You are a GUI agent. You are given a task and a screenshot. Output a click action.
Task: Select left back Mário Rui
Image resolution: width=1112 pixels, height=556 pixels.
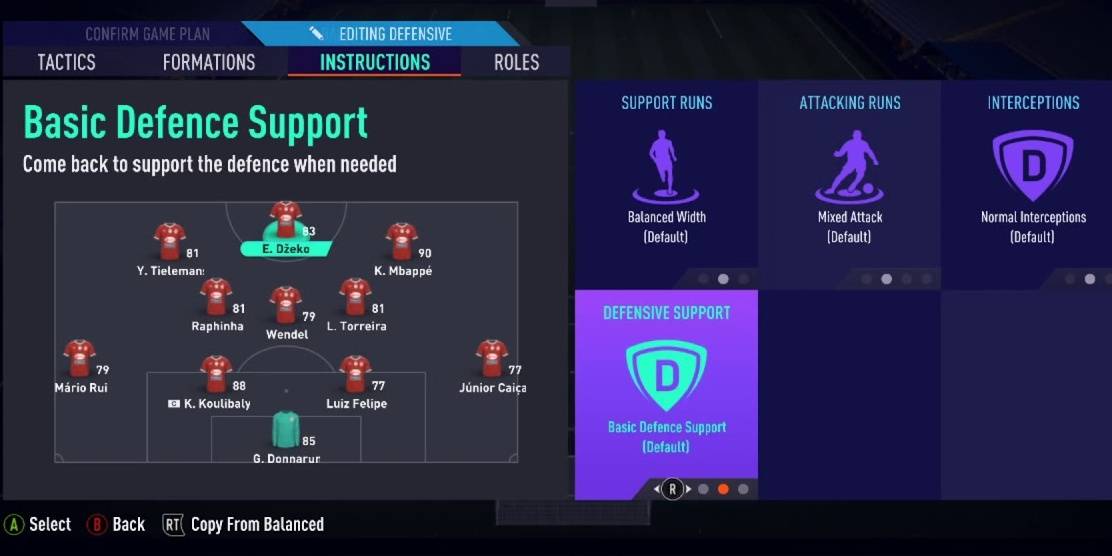(80, 358)
